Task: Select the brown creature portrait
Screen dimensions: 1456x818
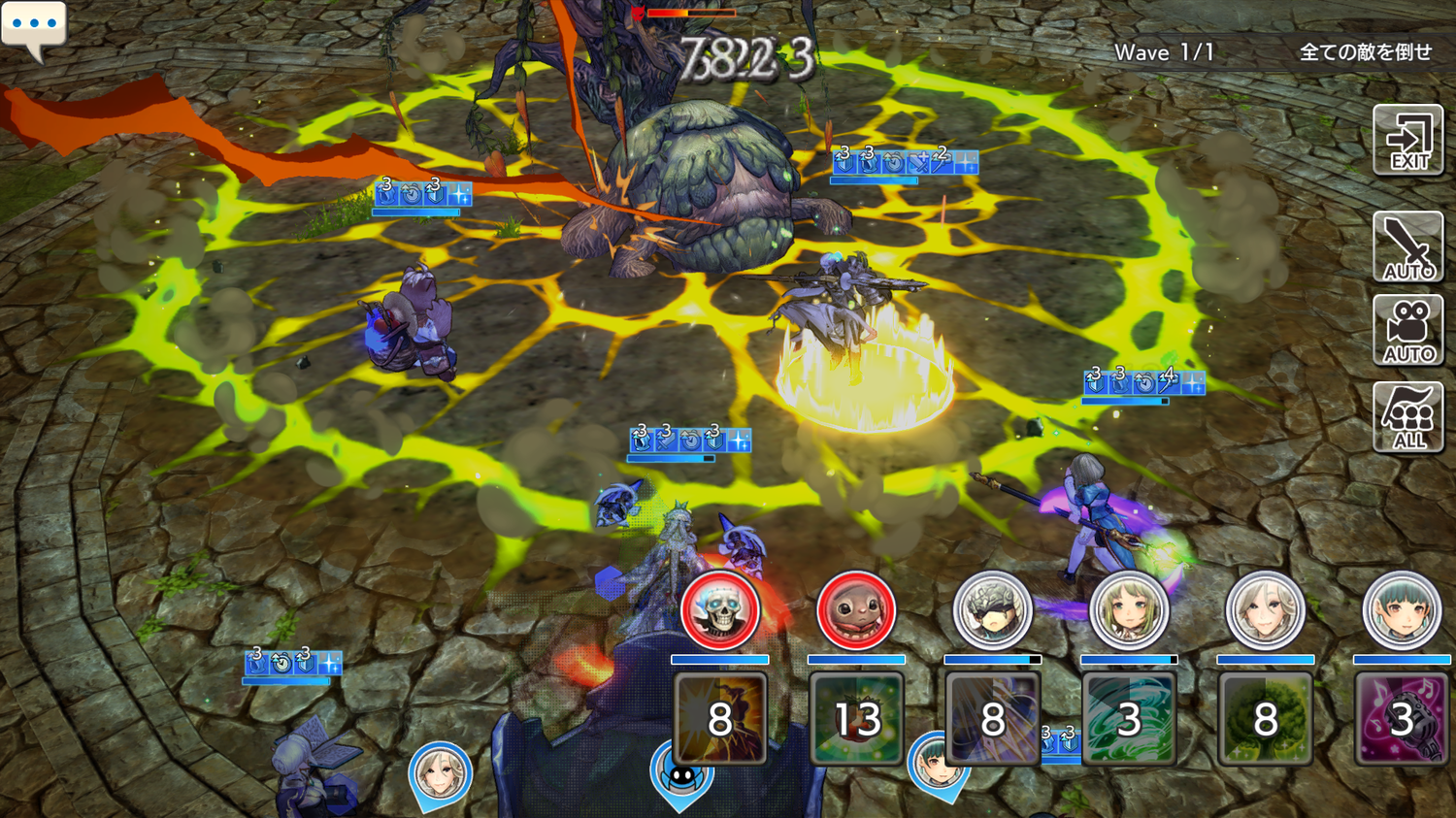Action: click(855, 611)
